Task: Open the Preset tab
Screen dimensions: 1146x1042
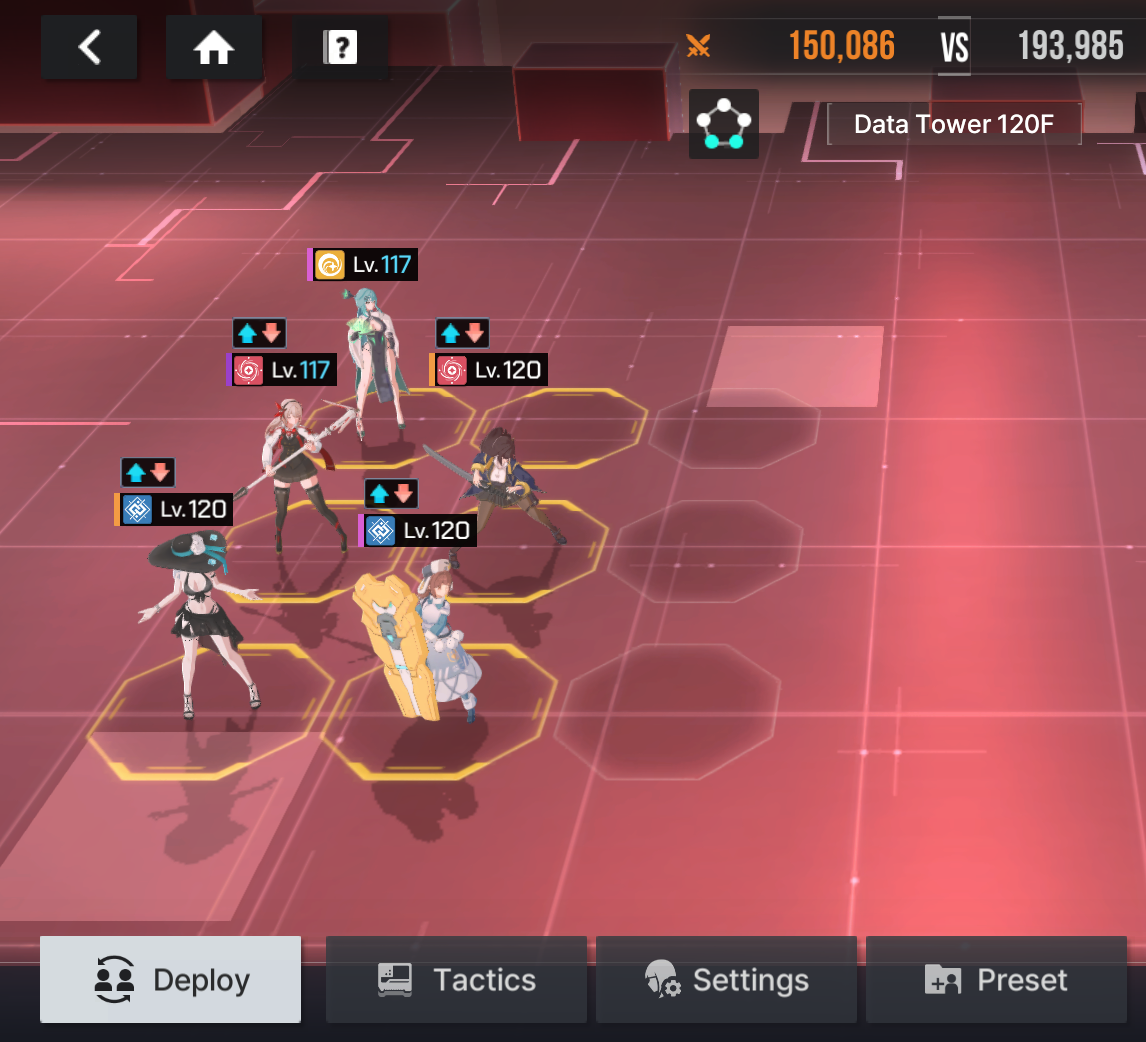Action: click(996, 980)
